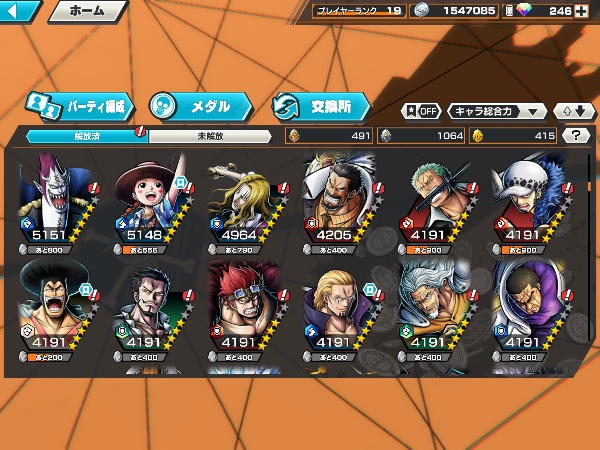Open the 交換所 exchange shop
Viewport: 600px width, 450px height.
coord(320,105)
